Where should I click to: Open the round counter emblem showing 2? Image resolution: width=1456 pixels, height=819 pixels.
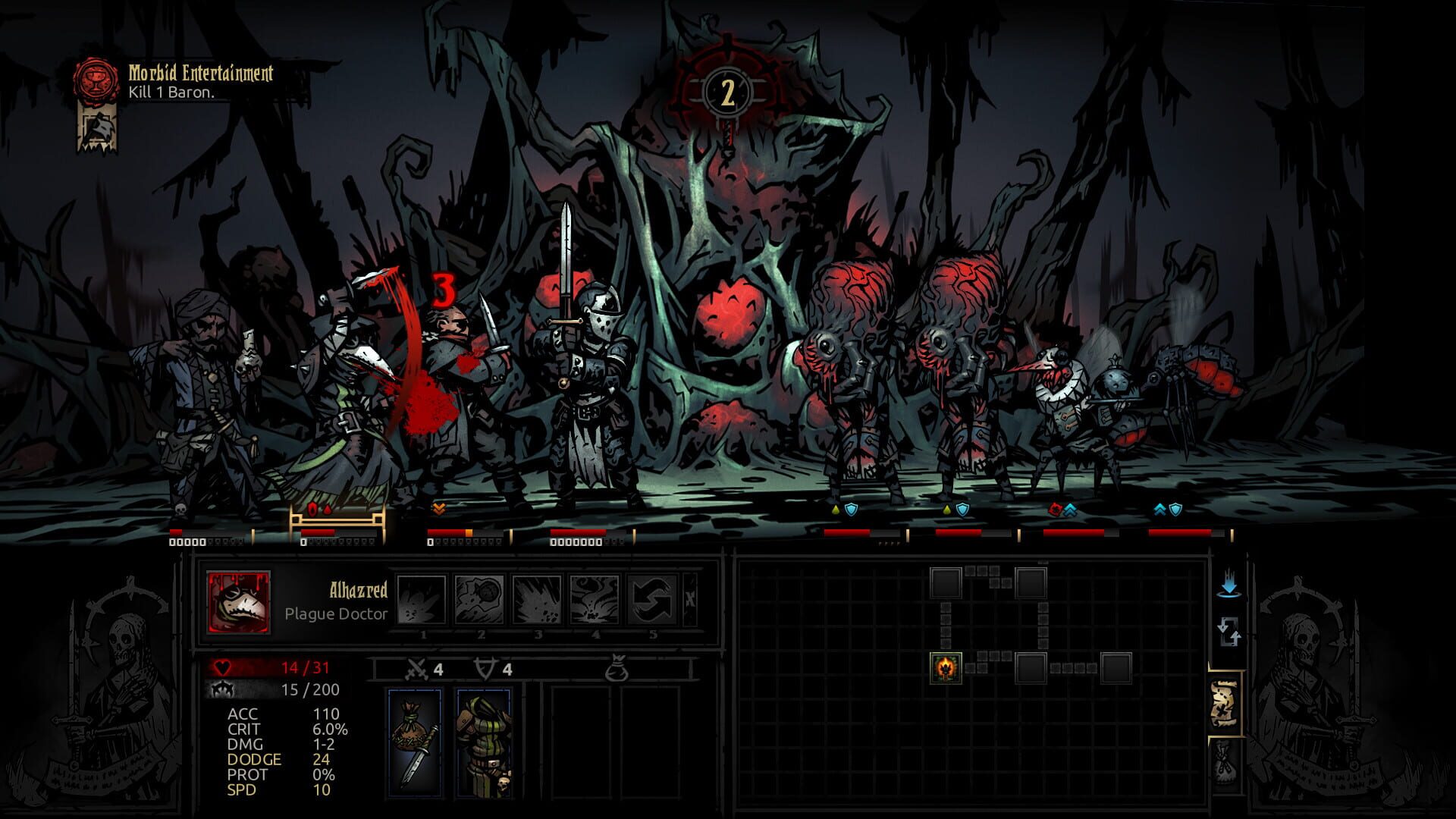coord(726,93)
